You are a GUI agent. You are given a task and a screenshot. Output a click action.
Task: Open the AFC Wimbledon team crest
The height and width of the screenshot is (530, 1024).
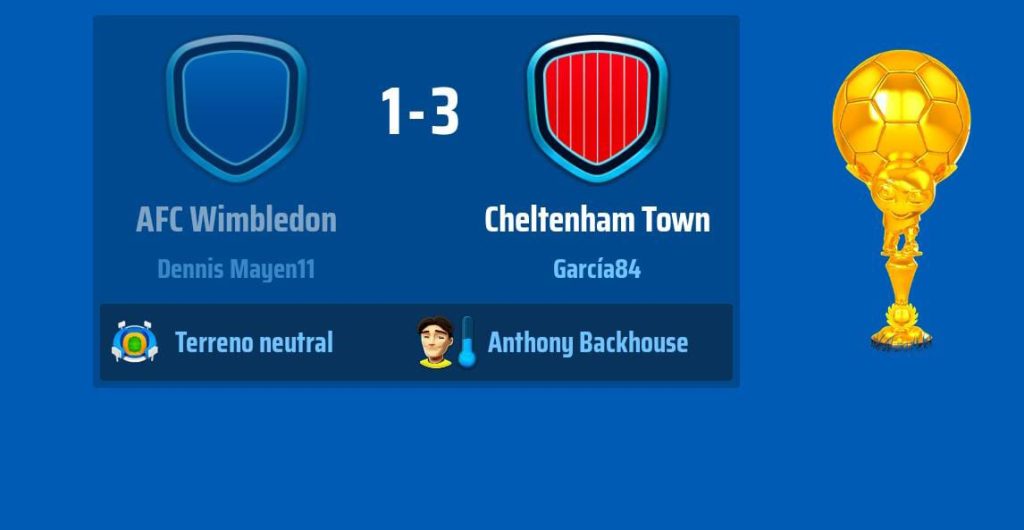(x=236, y=108)
